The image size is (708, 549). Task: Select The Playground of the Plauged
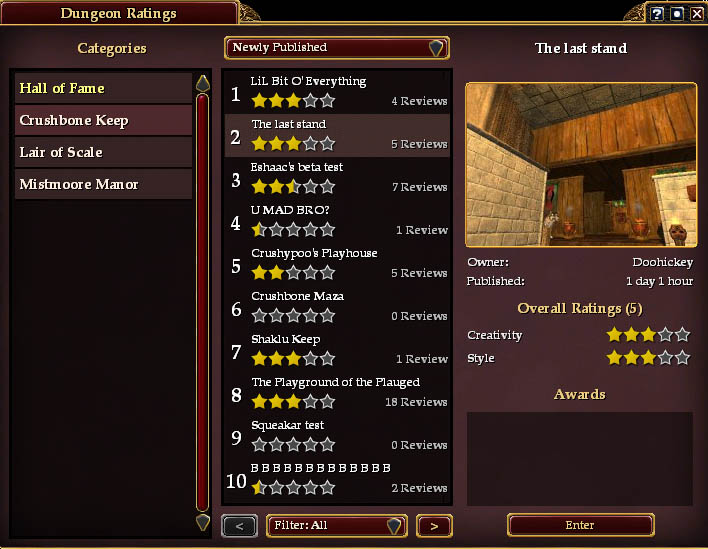pos(337,393)
